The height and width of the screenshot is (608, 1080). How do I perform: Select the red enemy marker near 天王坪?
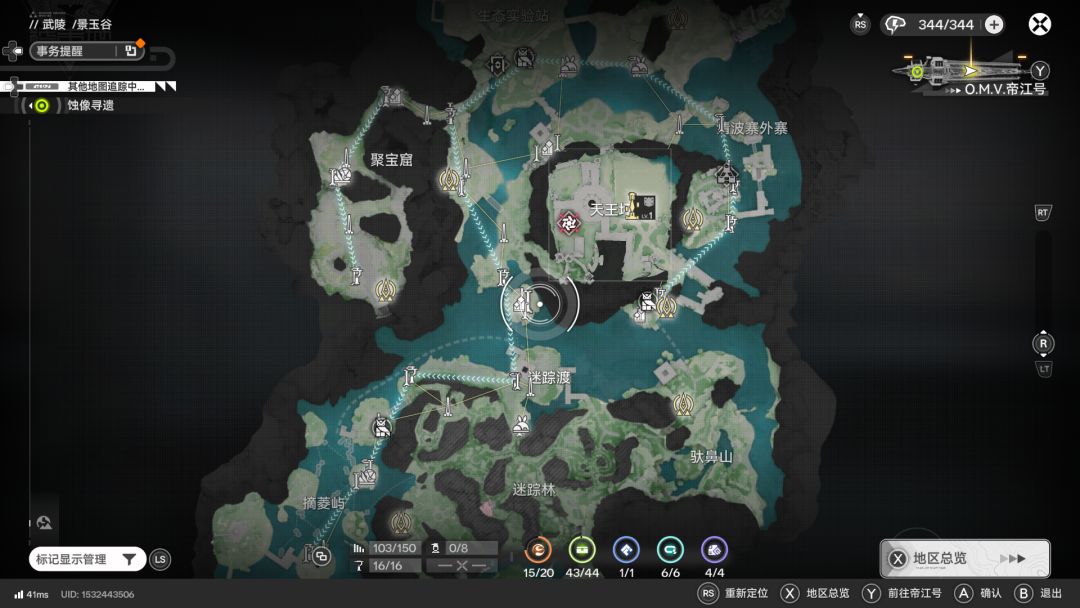pos(570,221)
